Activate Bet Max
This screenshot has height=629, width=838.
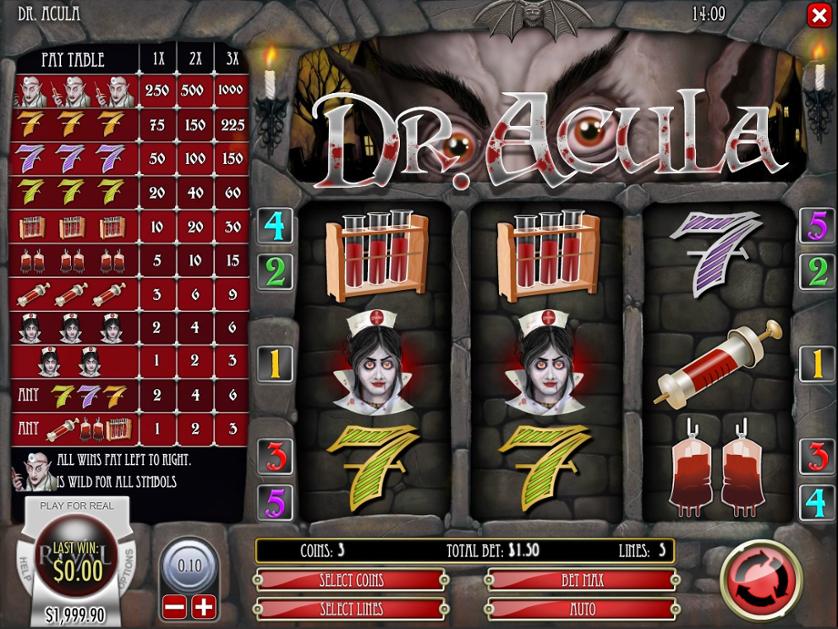point(581,580)
